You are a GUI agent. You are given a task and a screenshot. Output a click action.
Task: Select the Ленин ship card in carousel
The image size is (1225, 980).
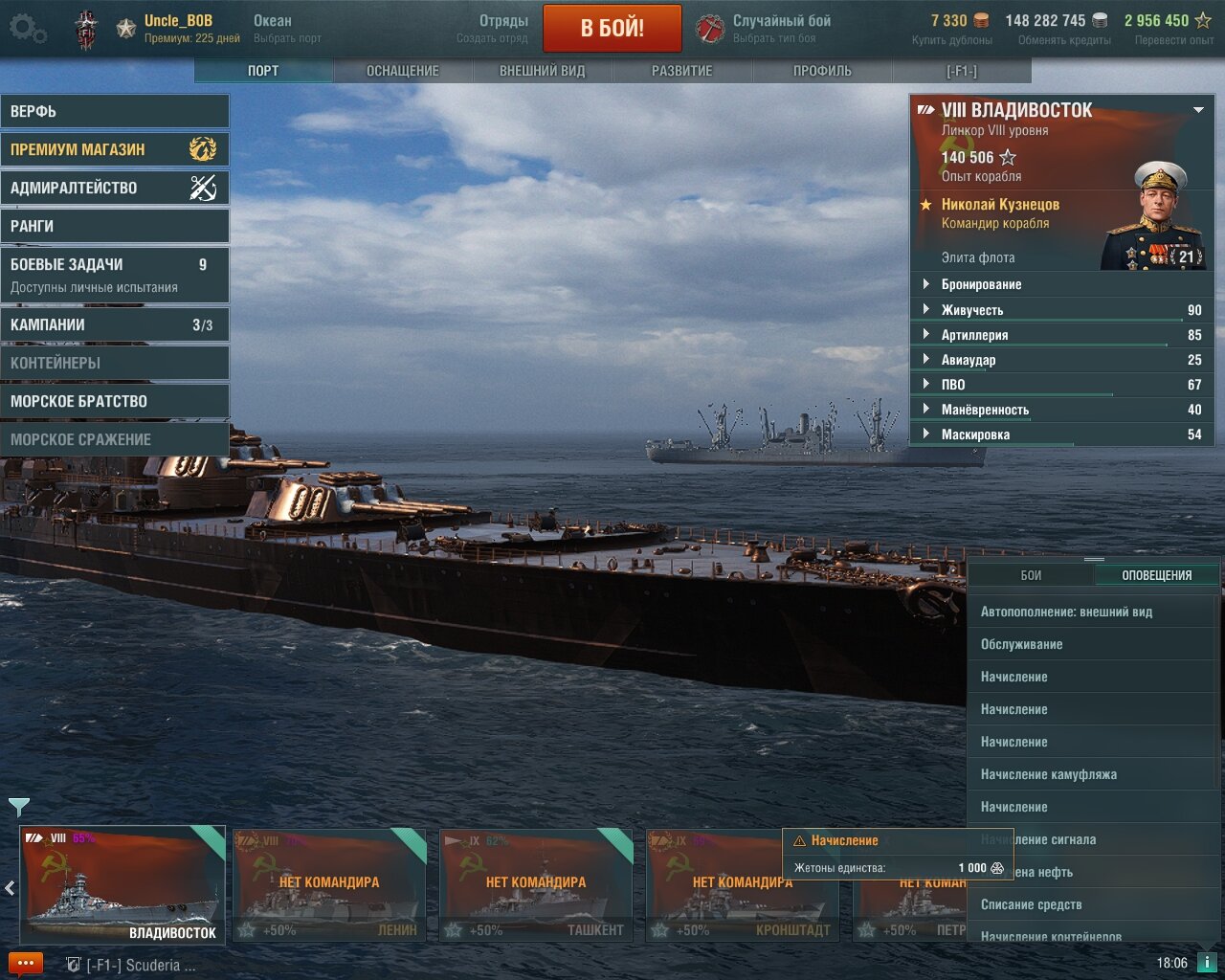[x=329, y=886]
